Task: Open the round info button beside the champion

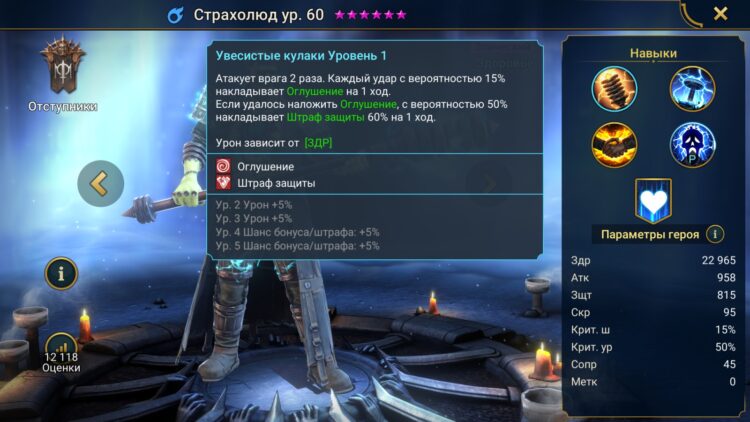Action: tap(60, 271)
